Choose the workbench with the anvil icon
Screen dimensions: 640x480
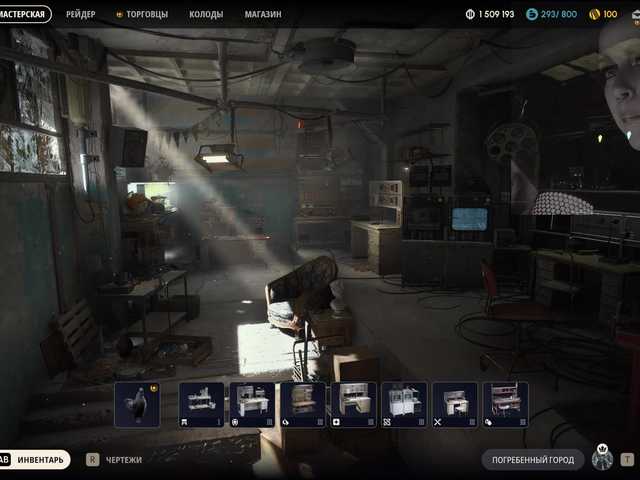coord(201,405)
